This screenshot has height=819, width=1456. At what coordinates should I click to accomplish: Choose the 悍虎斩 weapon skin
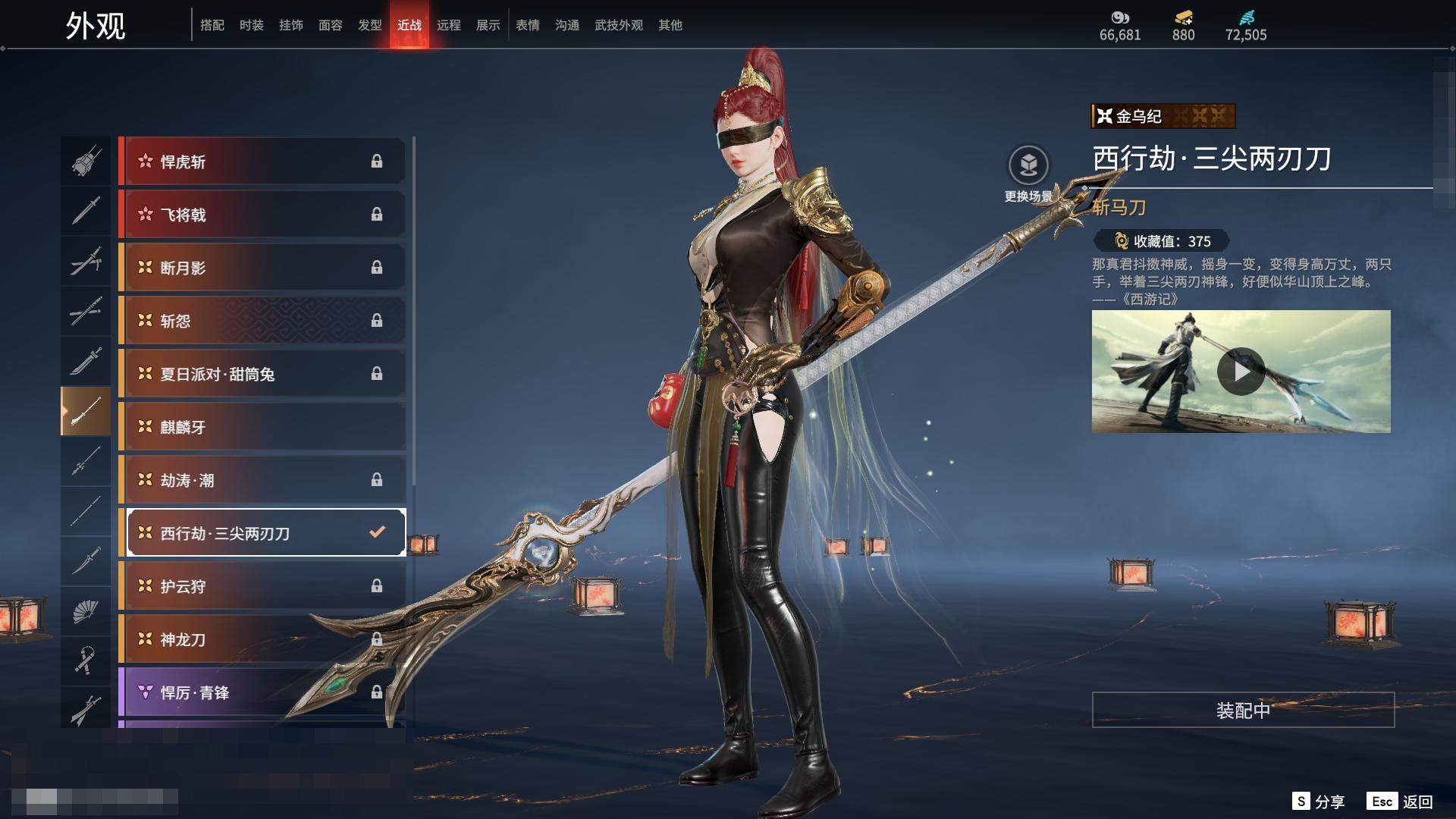pos(262,162)
